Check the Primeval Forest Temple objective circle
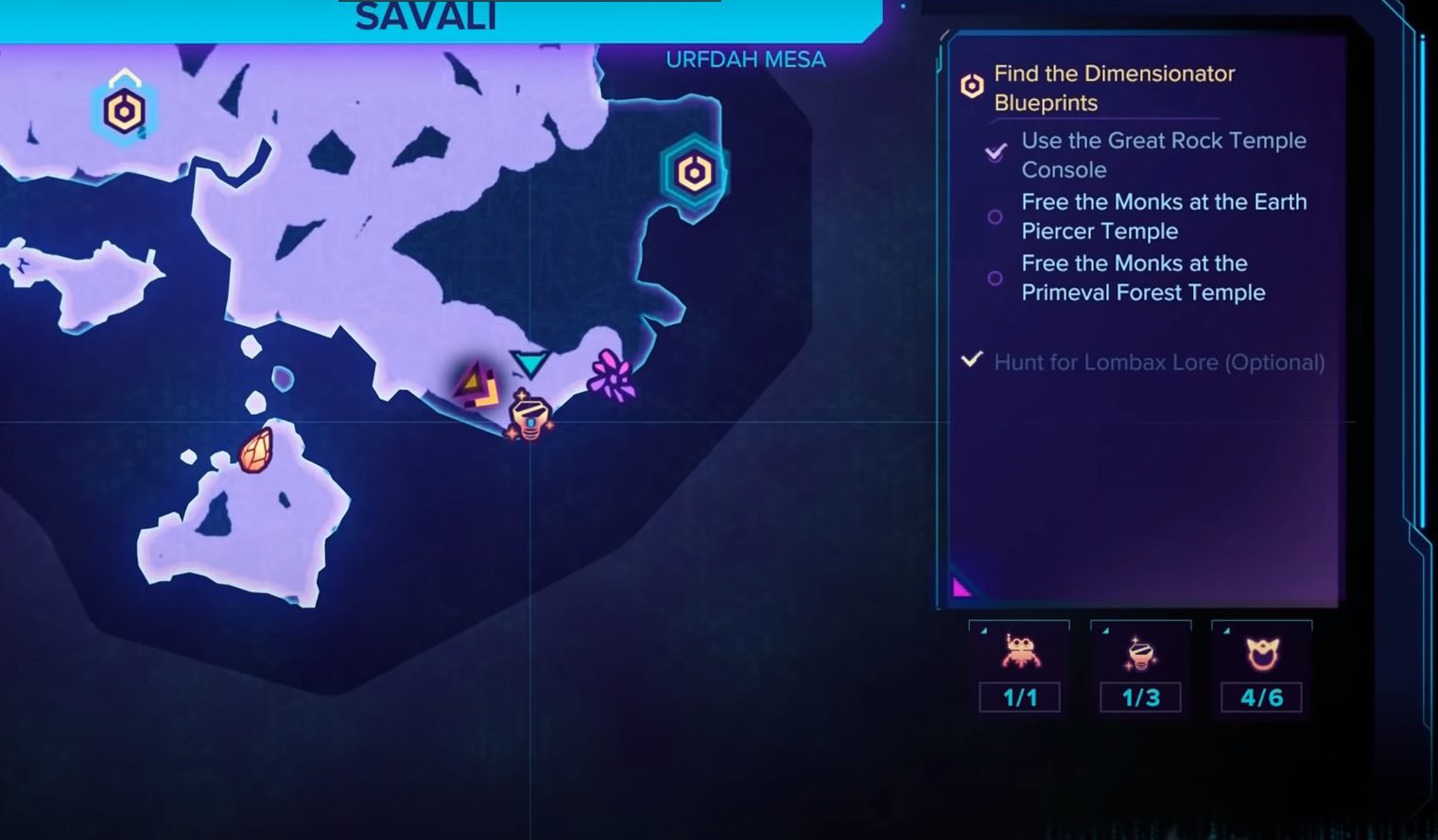 (995, 278)
